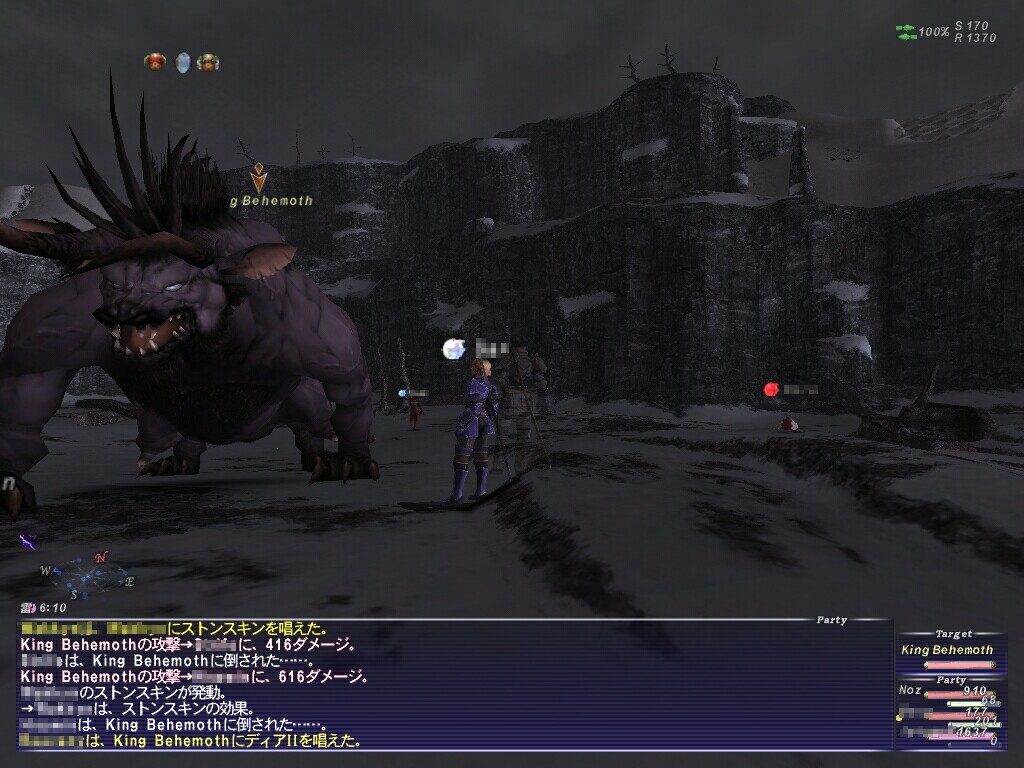This screenshot has height=768, width=1024.
Task: Select the red-goggled face status icon
Action: pyautogui.click(x=155, y=62)
